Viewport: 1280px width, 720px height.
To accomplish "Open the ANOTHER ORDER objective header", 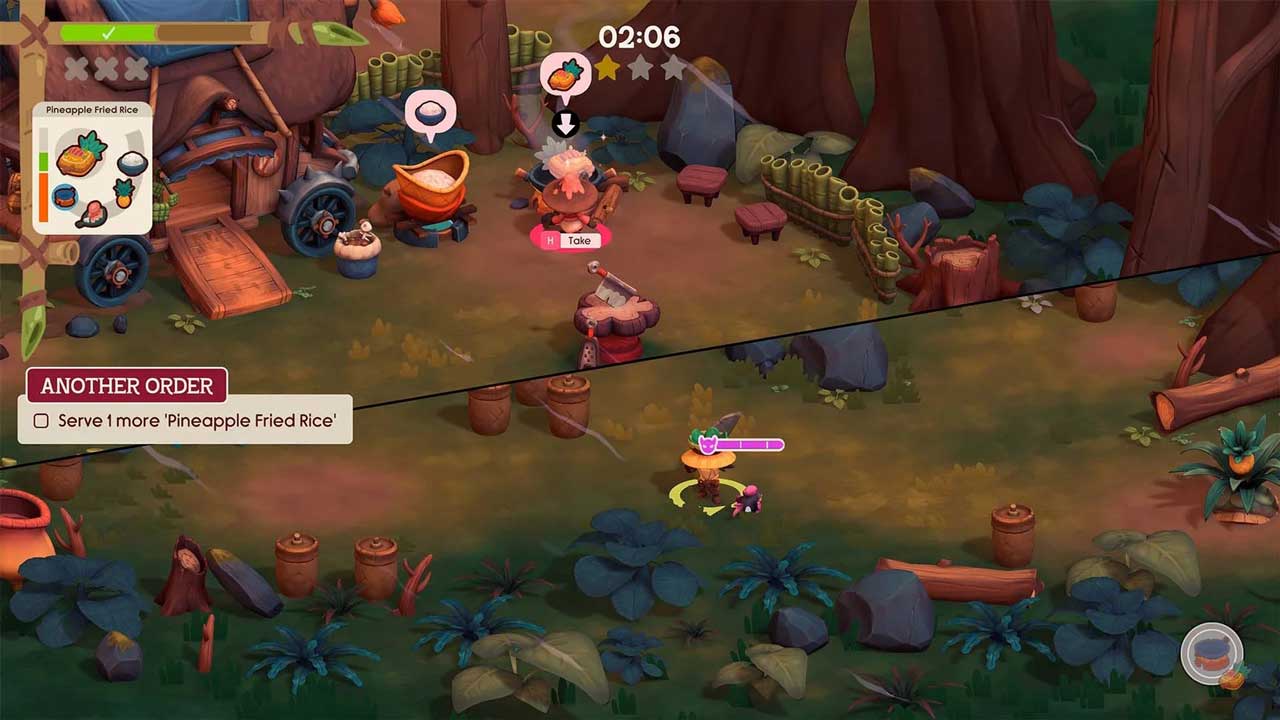I will 127,386.
